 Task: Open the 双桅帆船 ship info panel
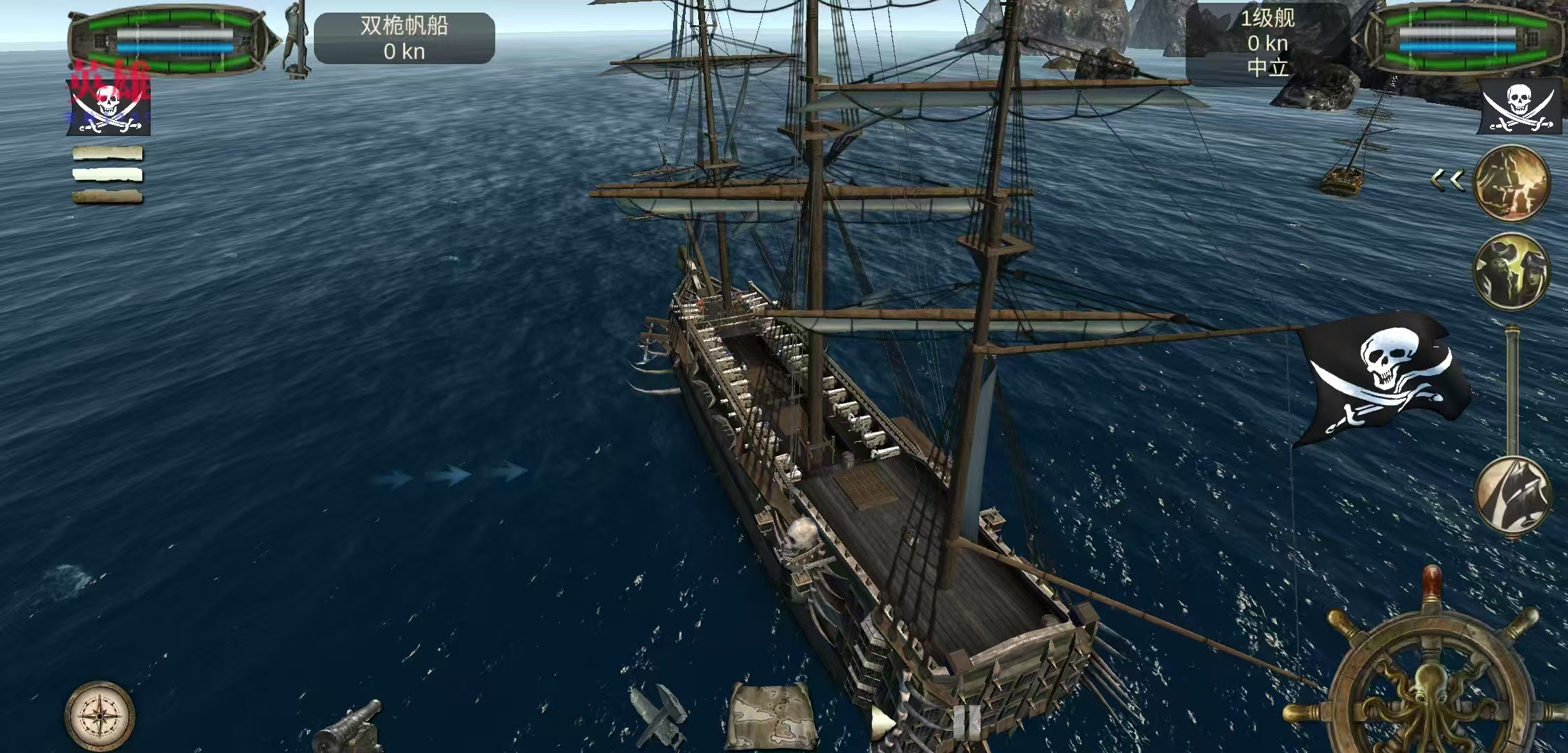tap(404, 39)
